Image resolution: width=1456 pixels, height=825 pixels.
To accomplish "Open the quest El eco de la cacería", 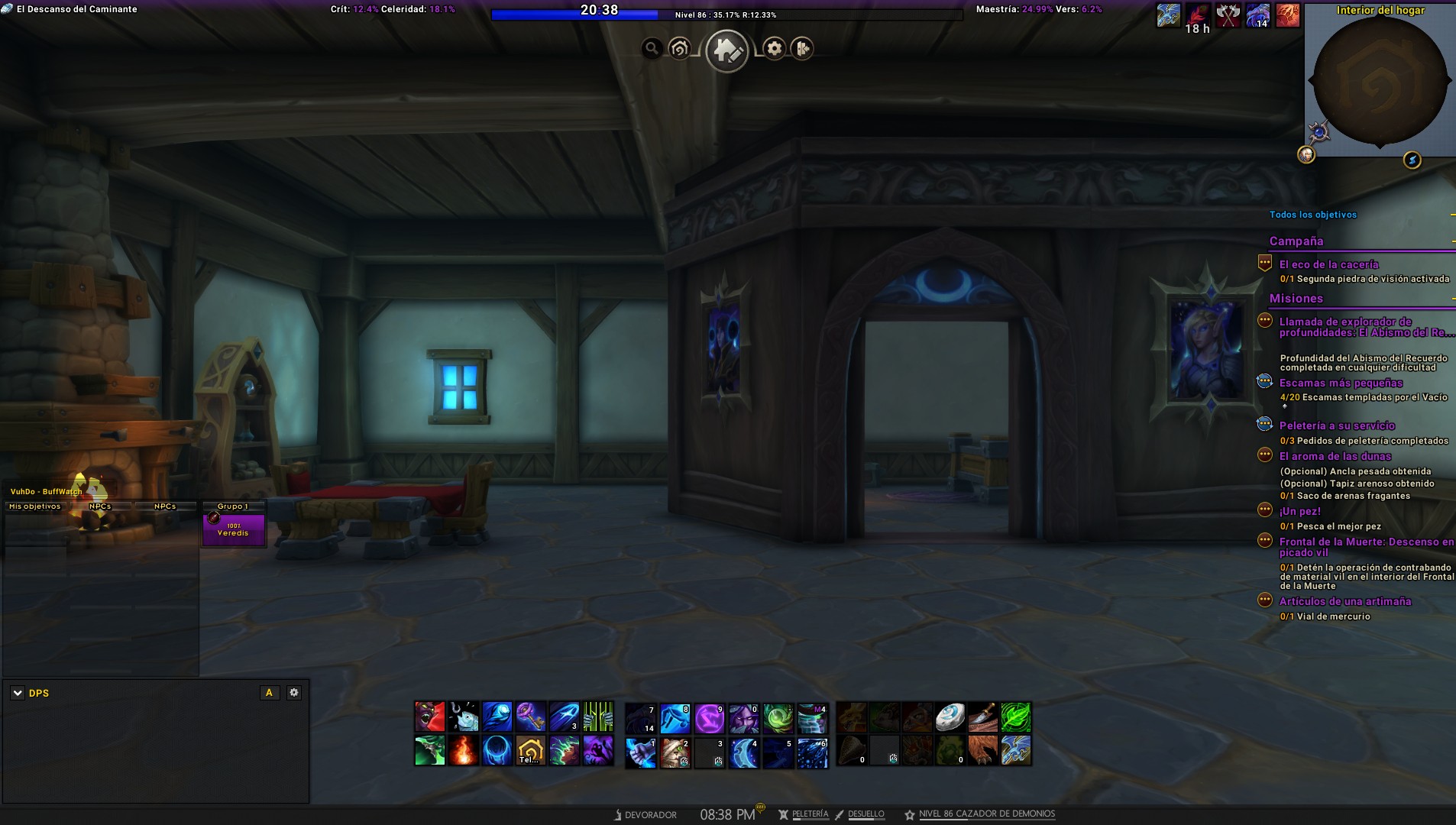I will pyautogui.click(x=1328, y=264).
